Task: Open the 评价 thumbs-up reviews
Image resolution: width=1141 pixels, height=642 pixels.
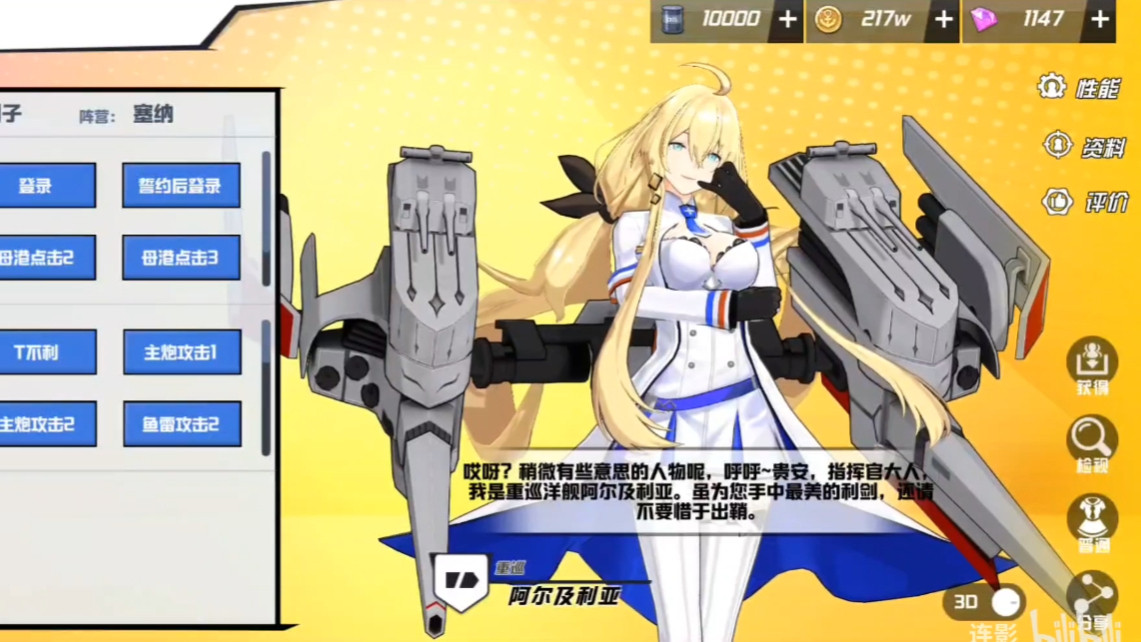Action: coord(1083,203)
